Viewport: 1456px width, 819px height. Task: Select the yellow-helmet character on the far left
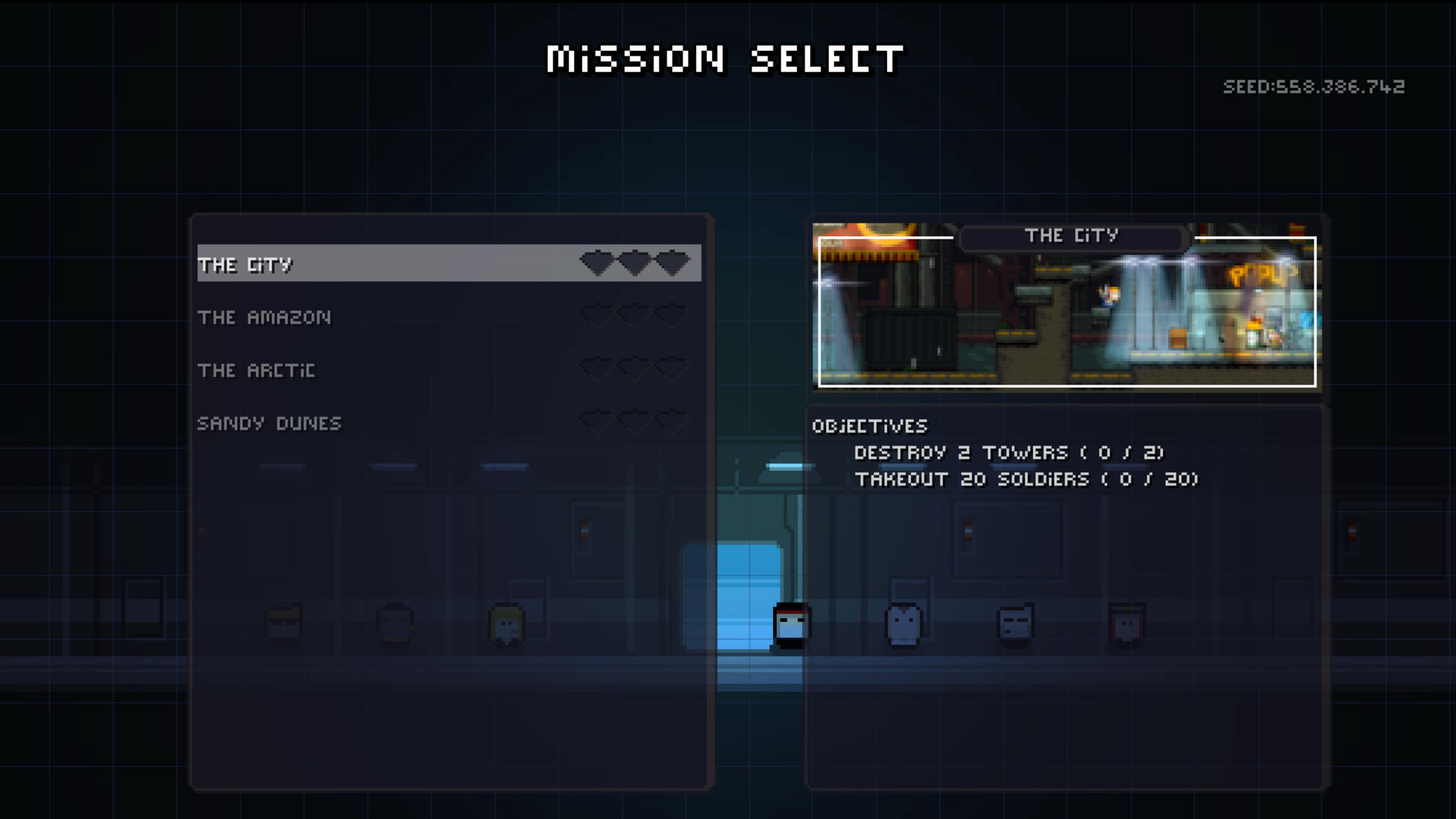[284, 623]
